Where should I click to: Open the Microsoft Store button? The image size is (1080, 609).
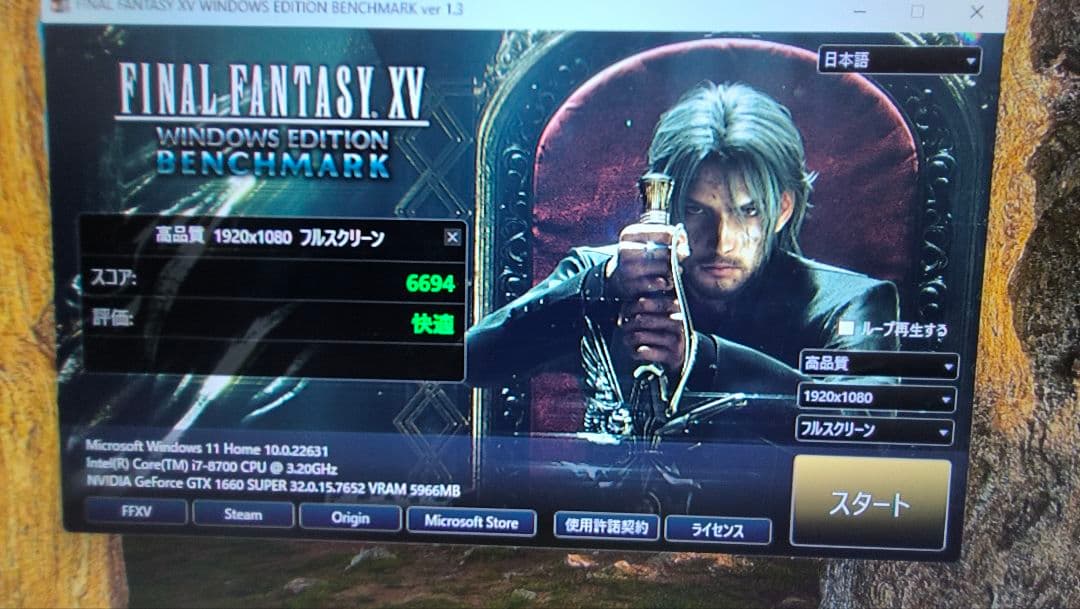click(x=471, y=522)
